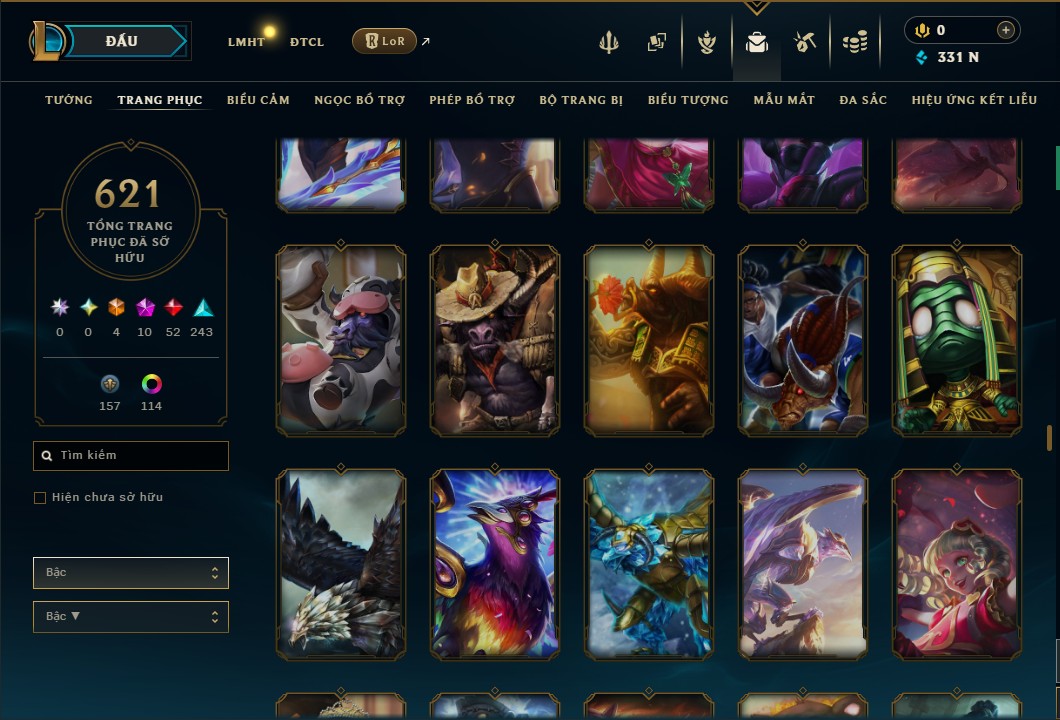The image size is (1060, 720).
Task: Open the ĐA SẮC tab
Action: (863, 100)
